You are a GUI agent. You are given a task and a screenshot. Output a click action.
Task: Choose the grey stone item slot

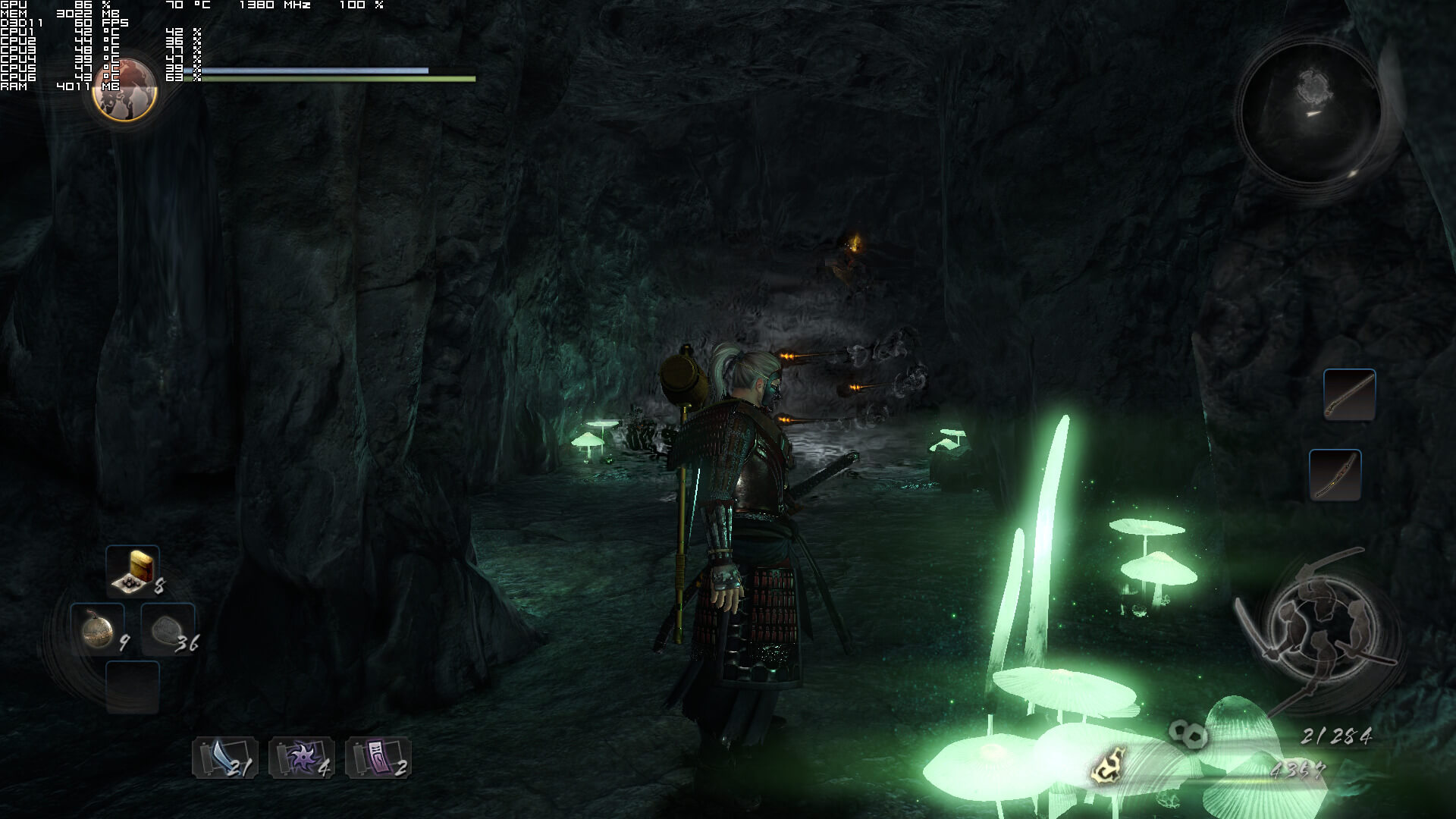click(167, 629)
